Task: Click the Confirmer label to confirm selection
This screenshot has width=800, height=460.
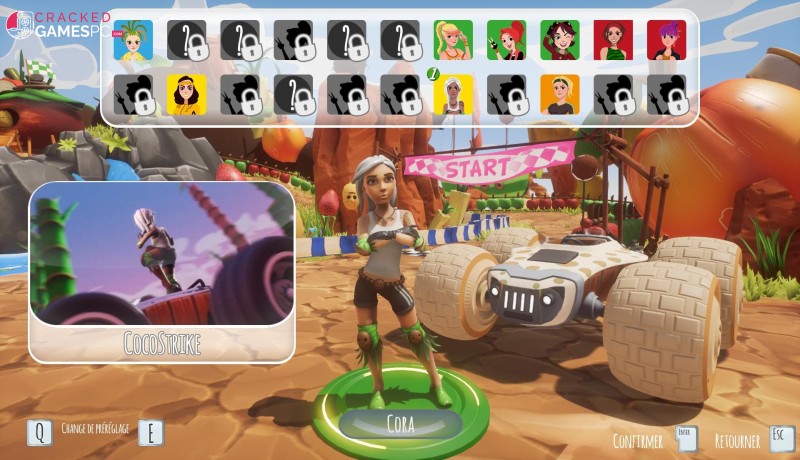Action: pos(639,440)
